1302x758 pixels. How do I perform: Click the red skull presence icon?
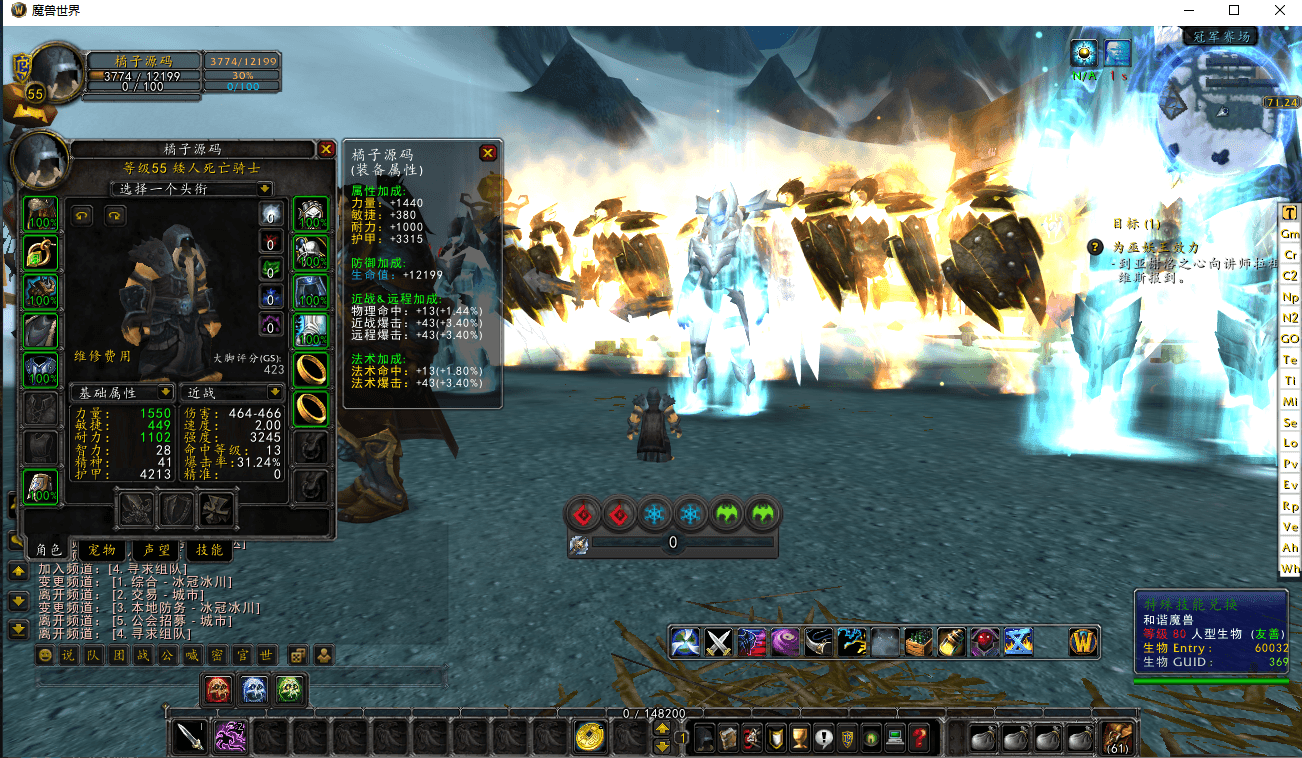[218, 688]
